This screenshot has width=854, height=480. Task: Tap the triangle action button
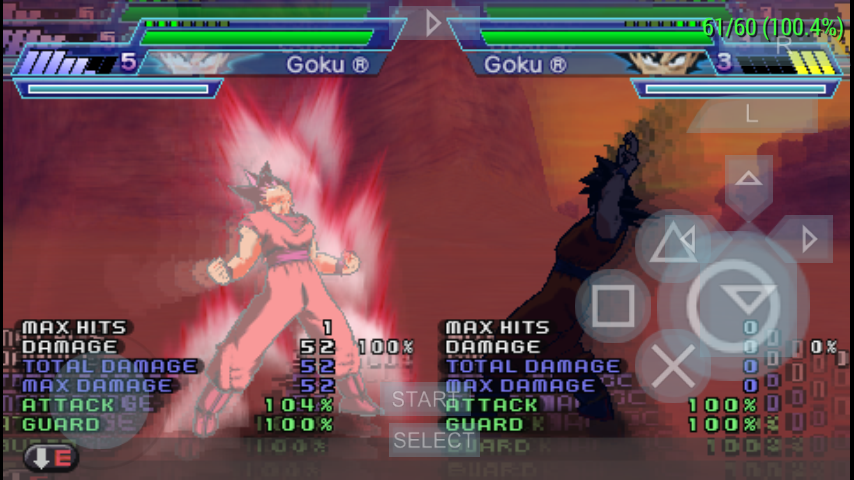673,245
